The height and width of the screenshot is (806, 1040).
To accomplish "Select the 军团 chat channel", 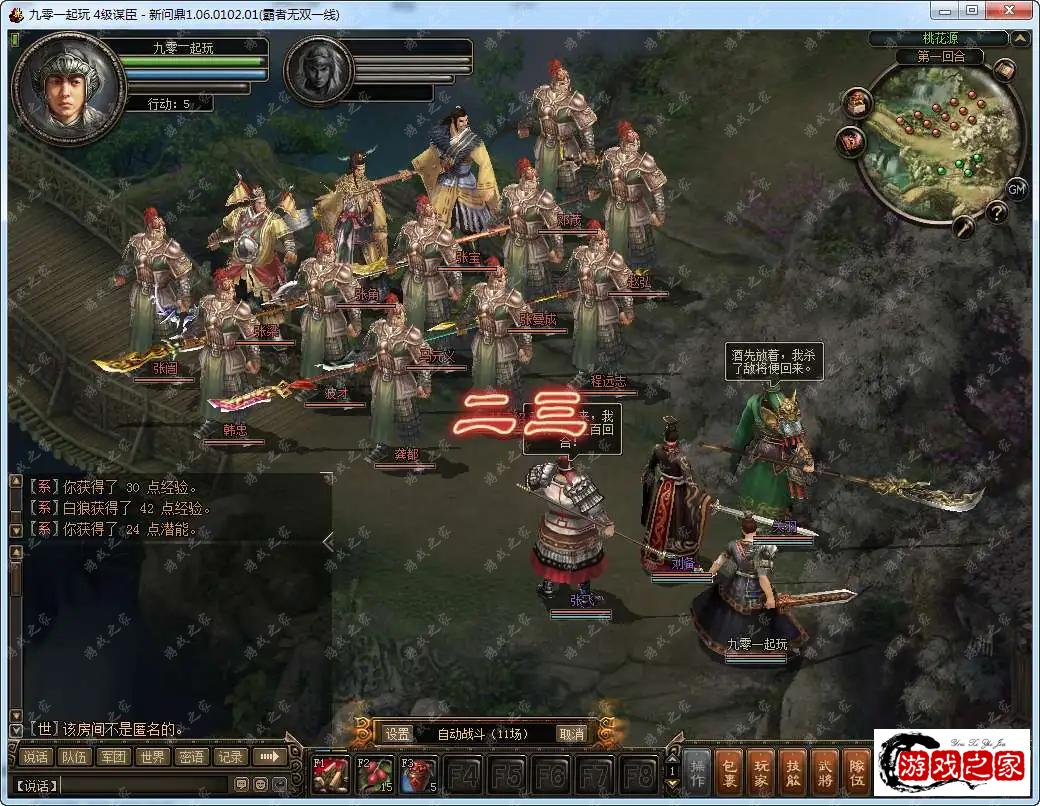I will pyautogui.click(x=113, y=757).
